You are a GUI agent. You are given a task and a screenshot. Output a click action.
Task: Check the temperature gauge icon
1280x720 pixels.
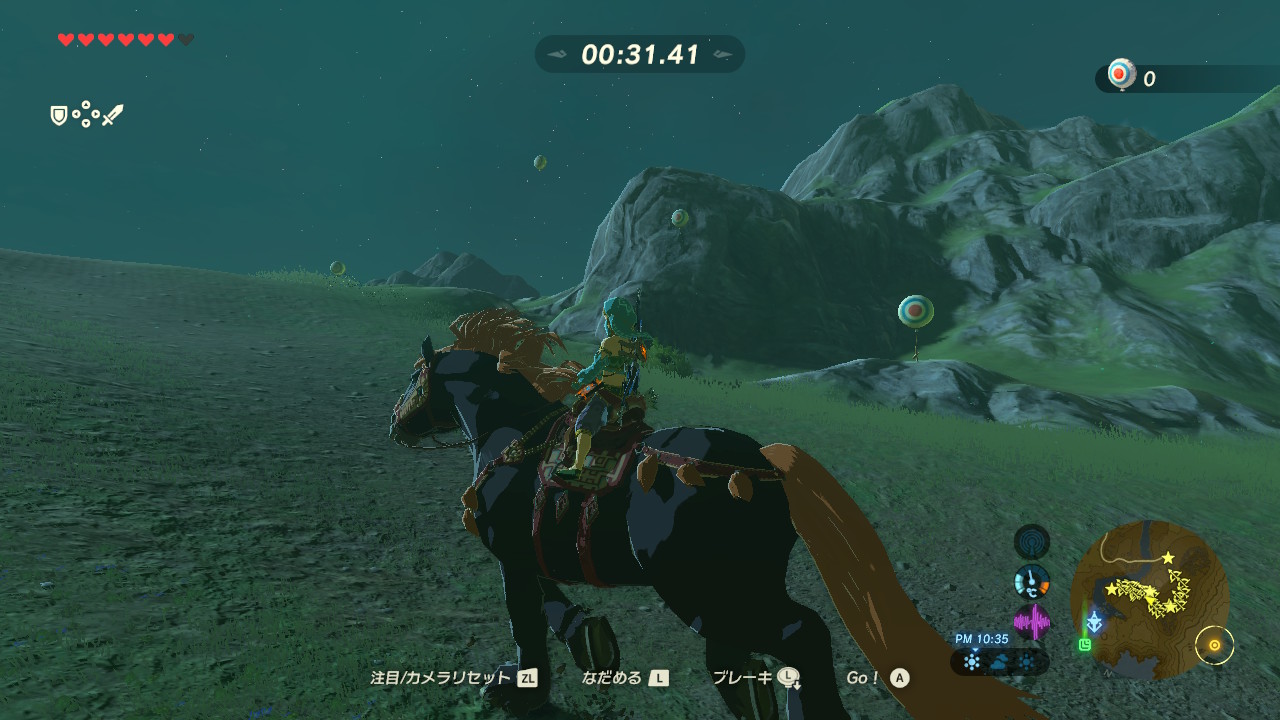click(x=1032, y=581)
